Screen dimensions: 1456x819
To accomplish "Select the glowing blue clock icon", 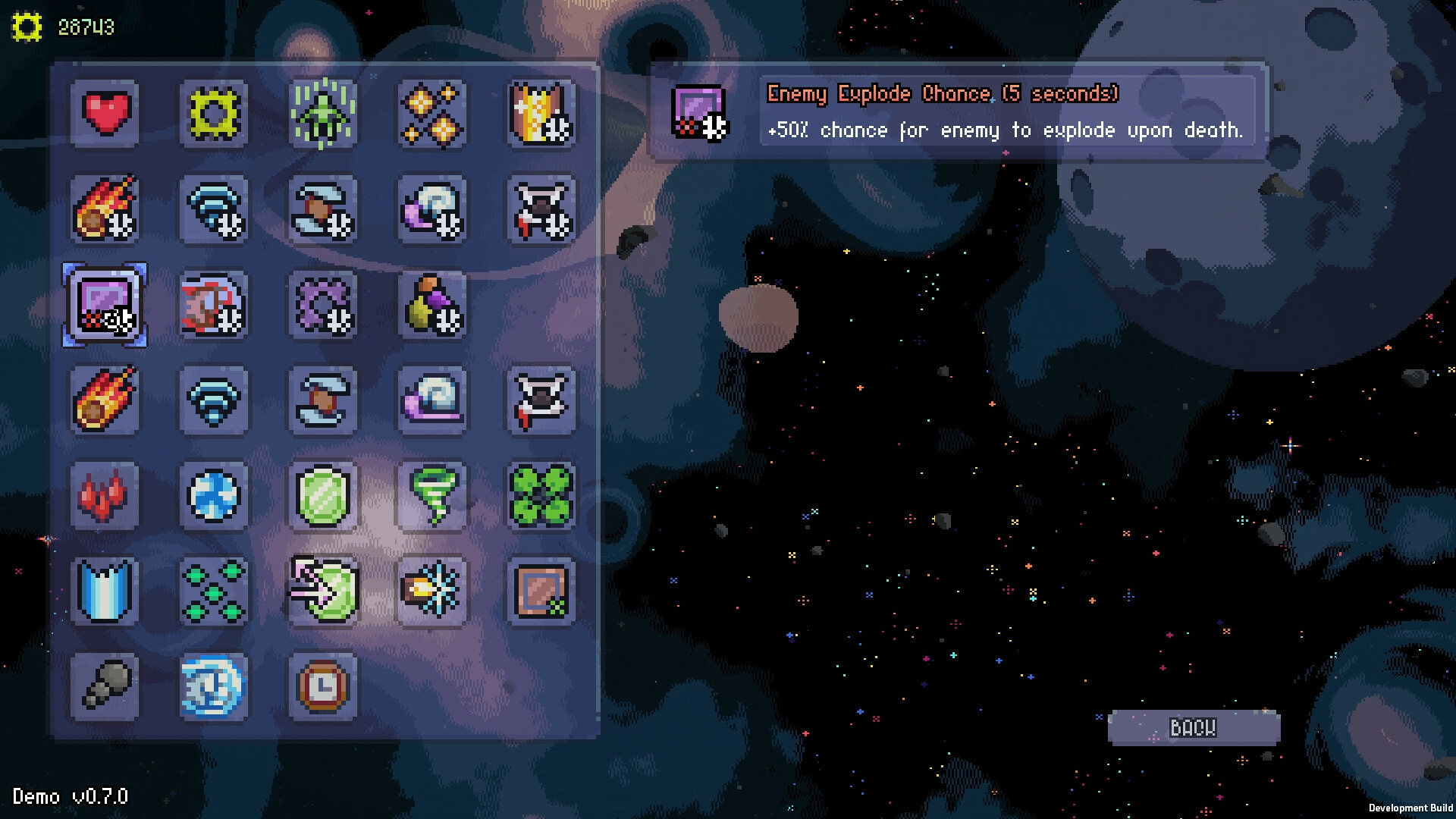I will [214, 687].
